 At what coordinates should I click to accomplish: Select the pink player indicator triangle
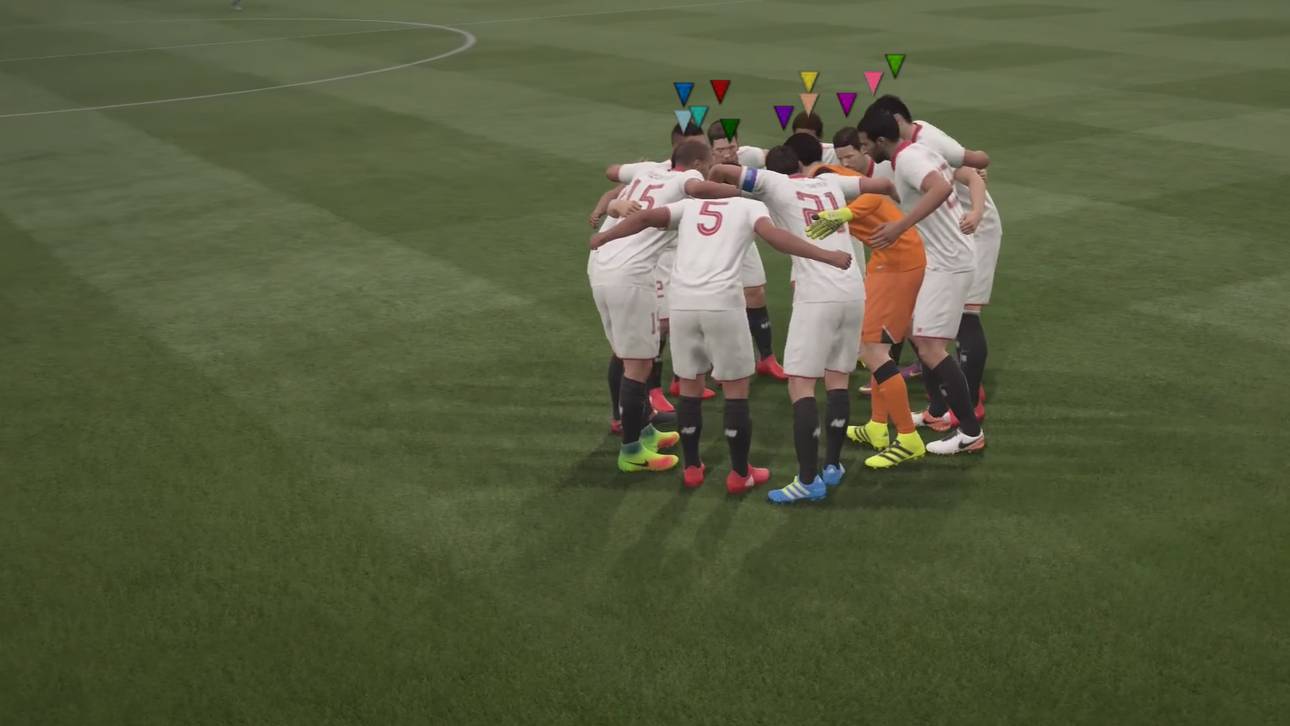point(874,80)
